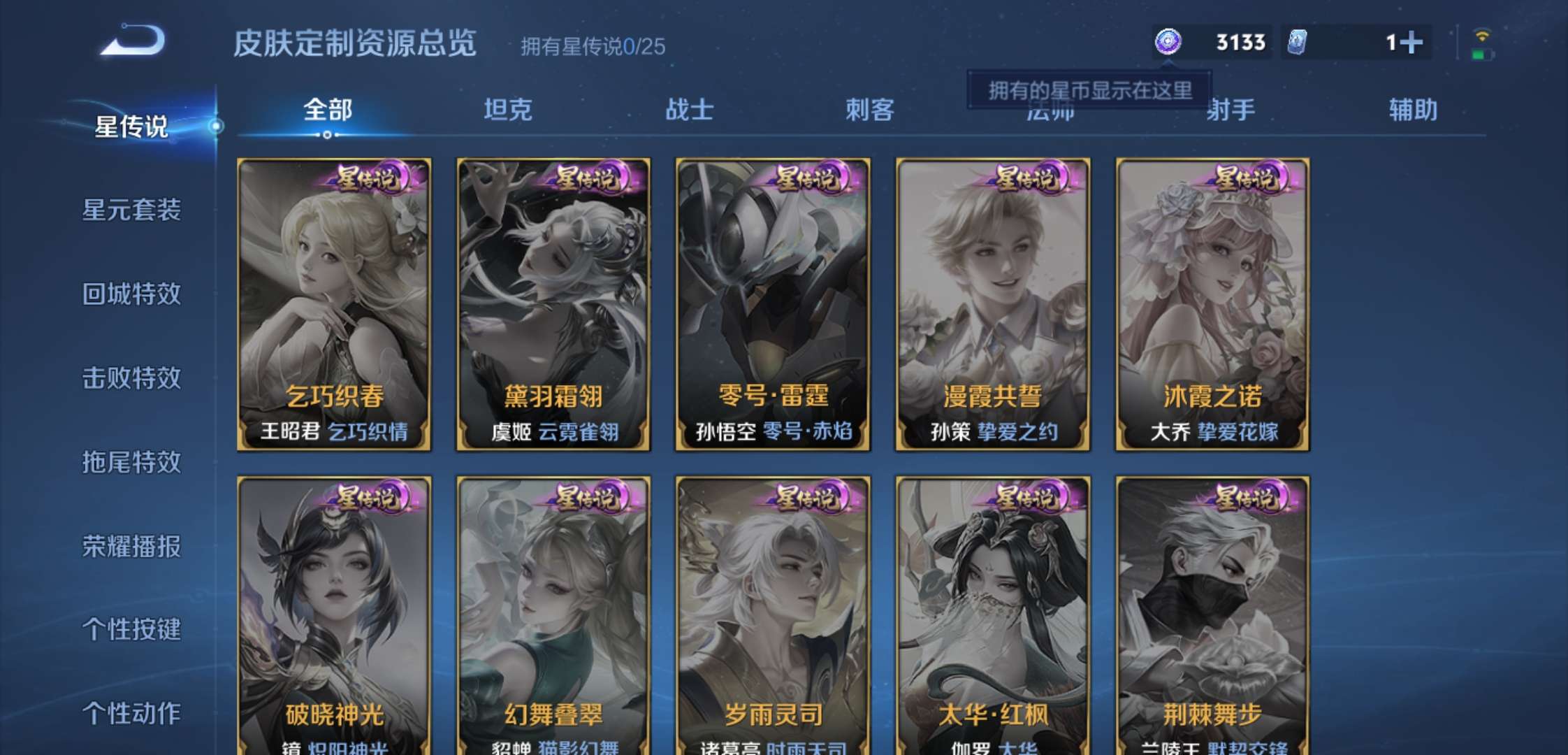
Task: Switch to the 射手 category tab
Action: (x=1235, y=110)
